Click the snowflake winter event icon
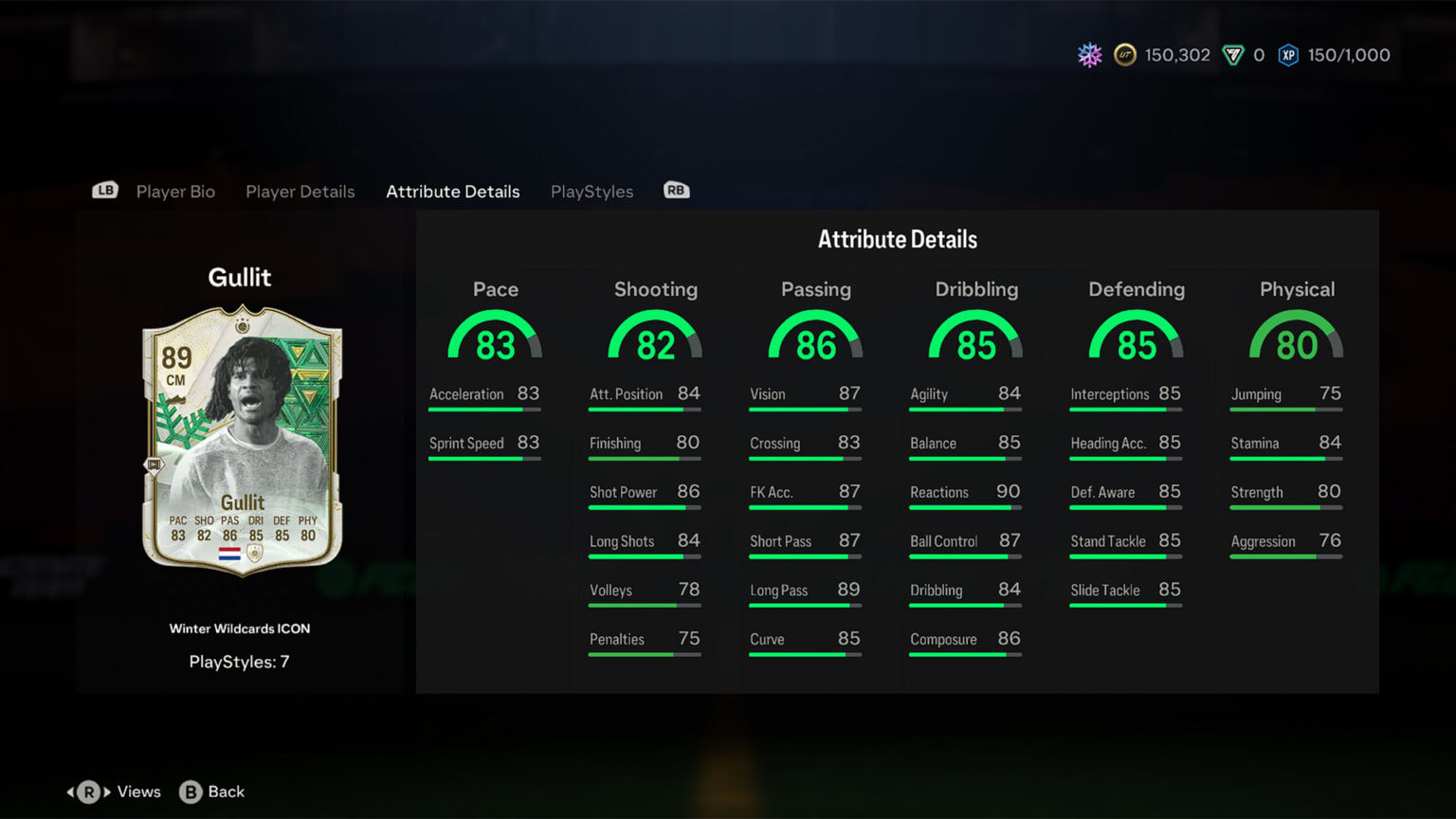 (x=1088, y=55)
